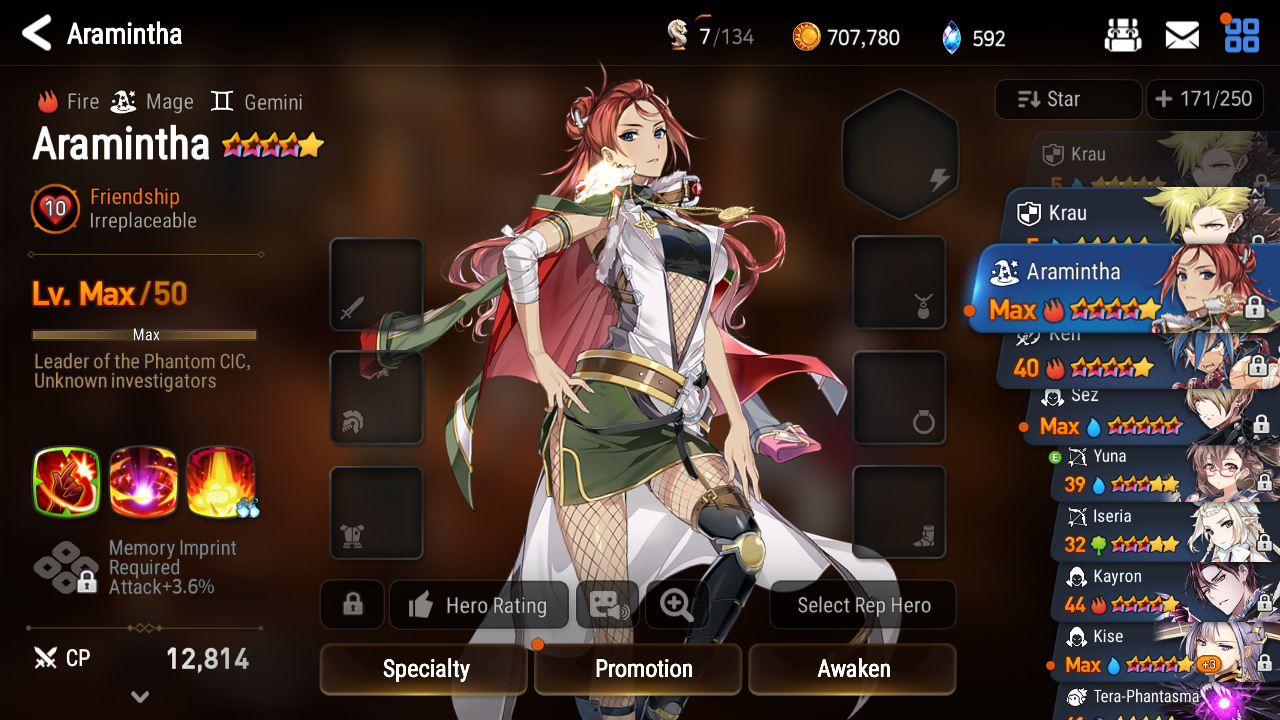
Task: View the Memory Imprint details
Action: click(x=135, y=567)
